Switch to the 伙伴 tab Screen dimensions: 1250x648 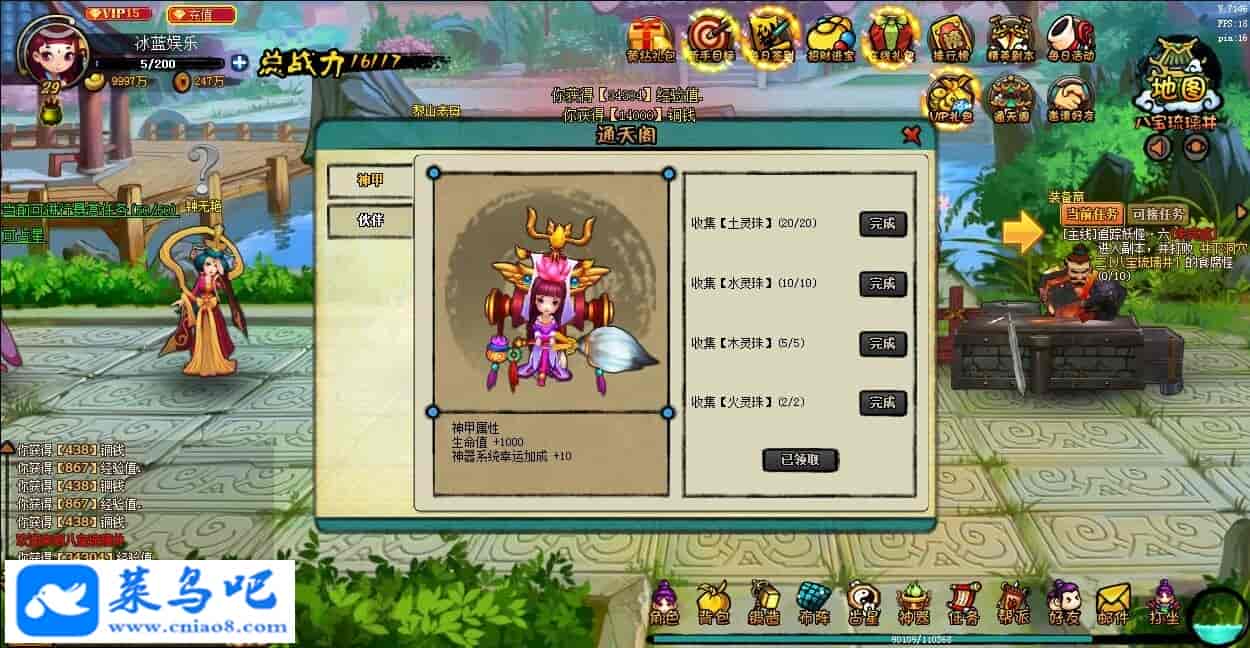(x=370, y=221)
